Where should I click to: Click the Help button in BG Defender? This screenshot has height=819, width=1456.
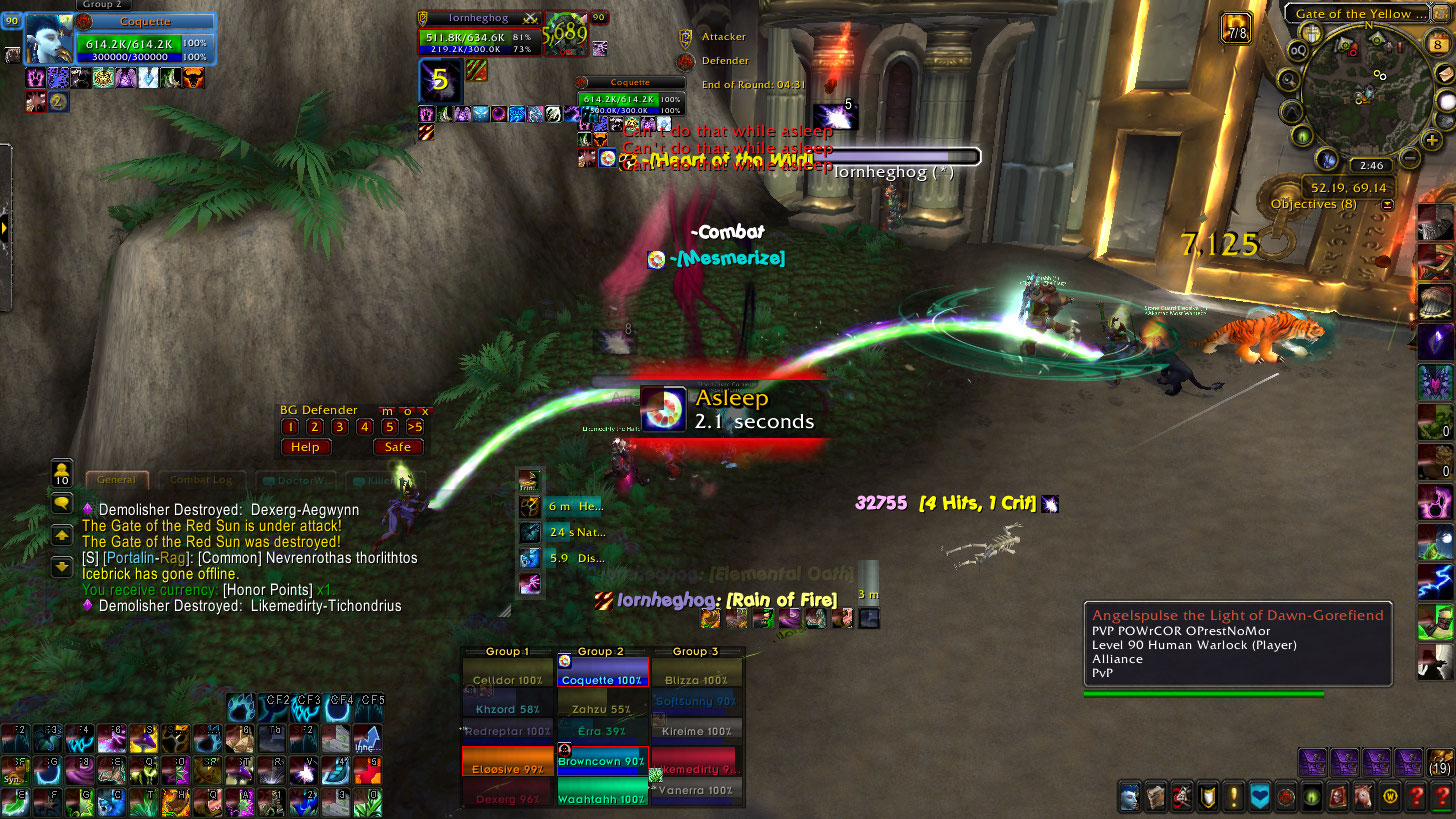(x=305, y=447)
